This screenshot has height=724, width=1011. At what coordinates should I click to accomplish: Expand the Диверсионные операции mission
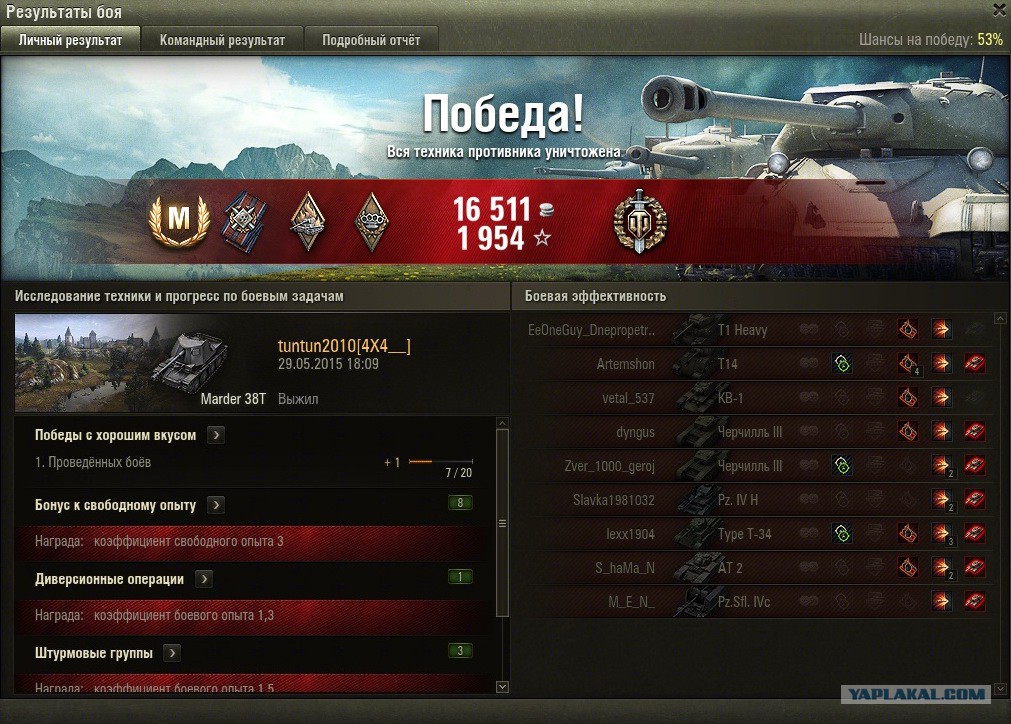point(204,579)
